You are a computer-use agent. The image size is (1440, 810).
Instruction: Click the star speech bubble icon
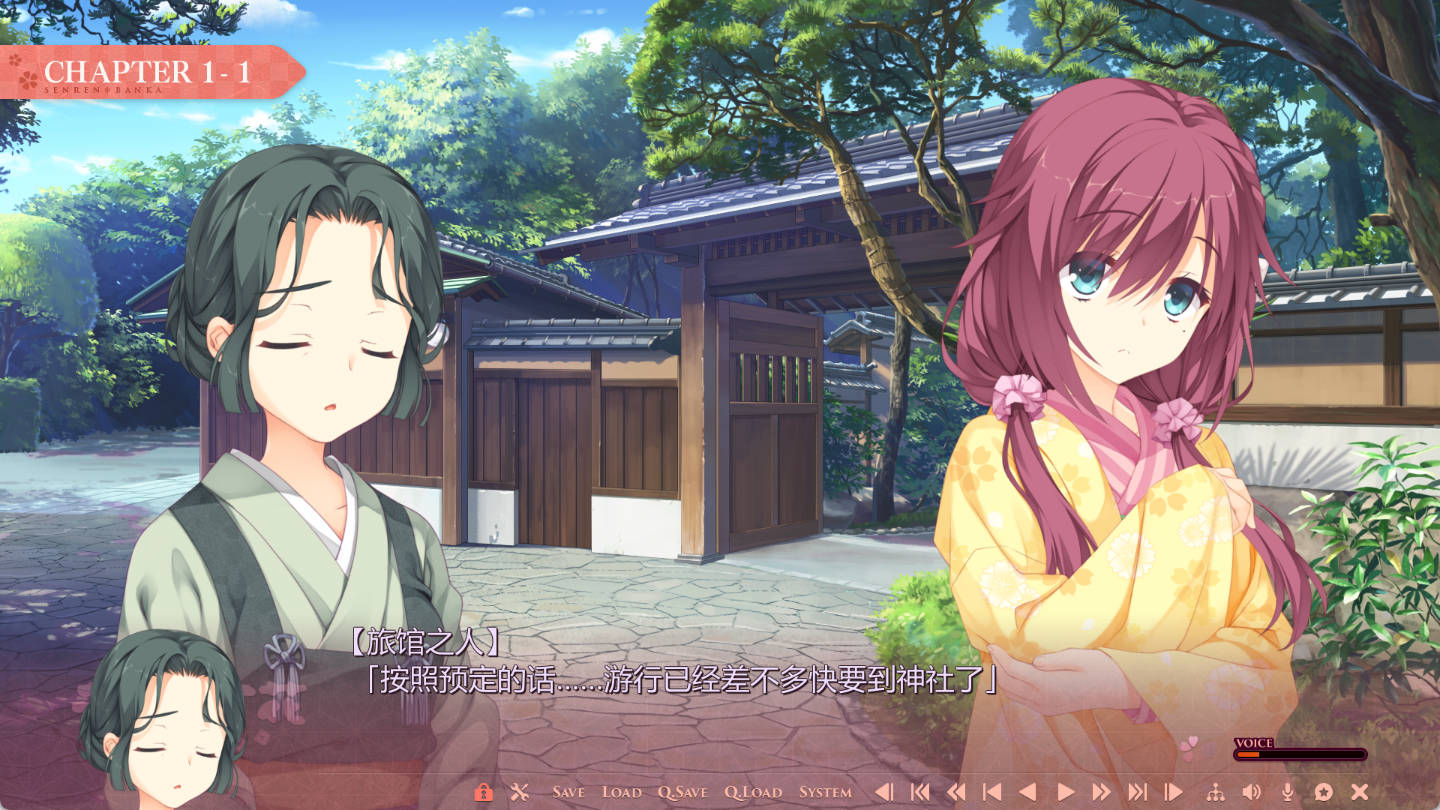[1323, 792]
